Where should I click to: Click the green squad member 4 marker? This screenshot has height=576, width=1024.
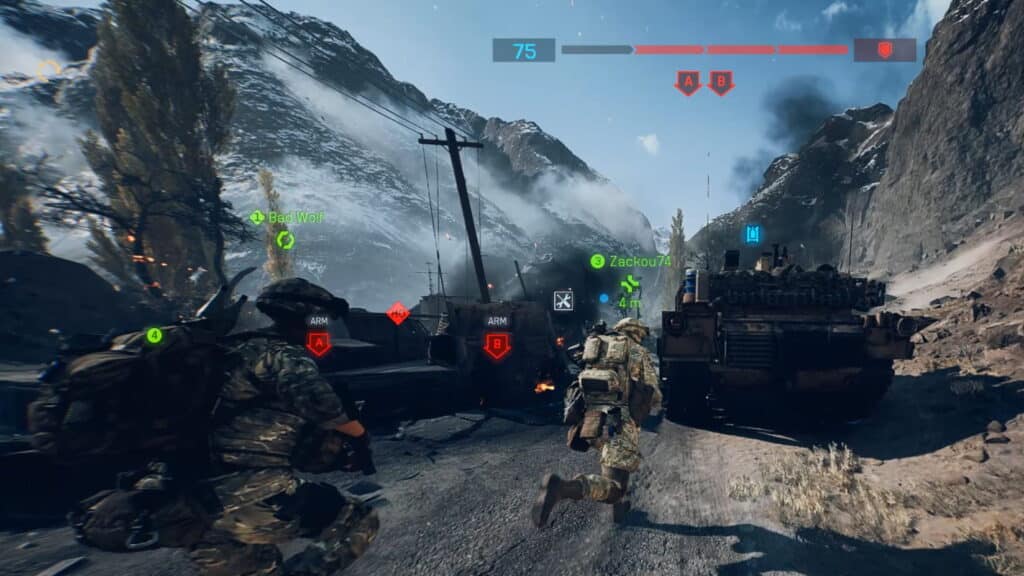pos(154,335)
